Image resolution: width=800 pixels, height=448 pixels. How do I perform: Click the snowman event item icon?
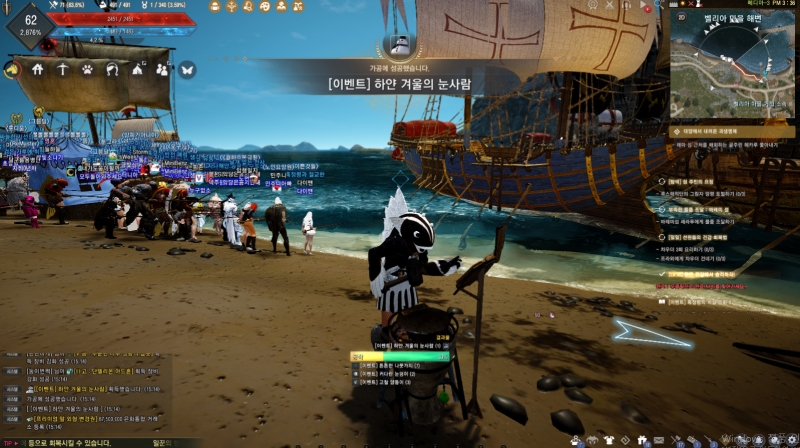pos(399,45)
